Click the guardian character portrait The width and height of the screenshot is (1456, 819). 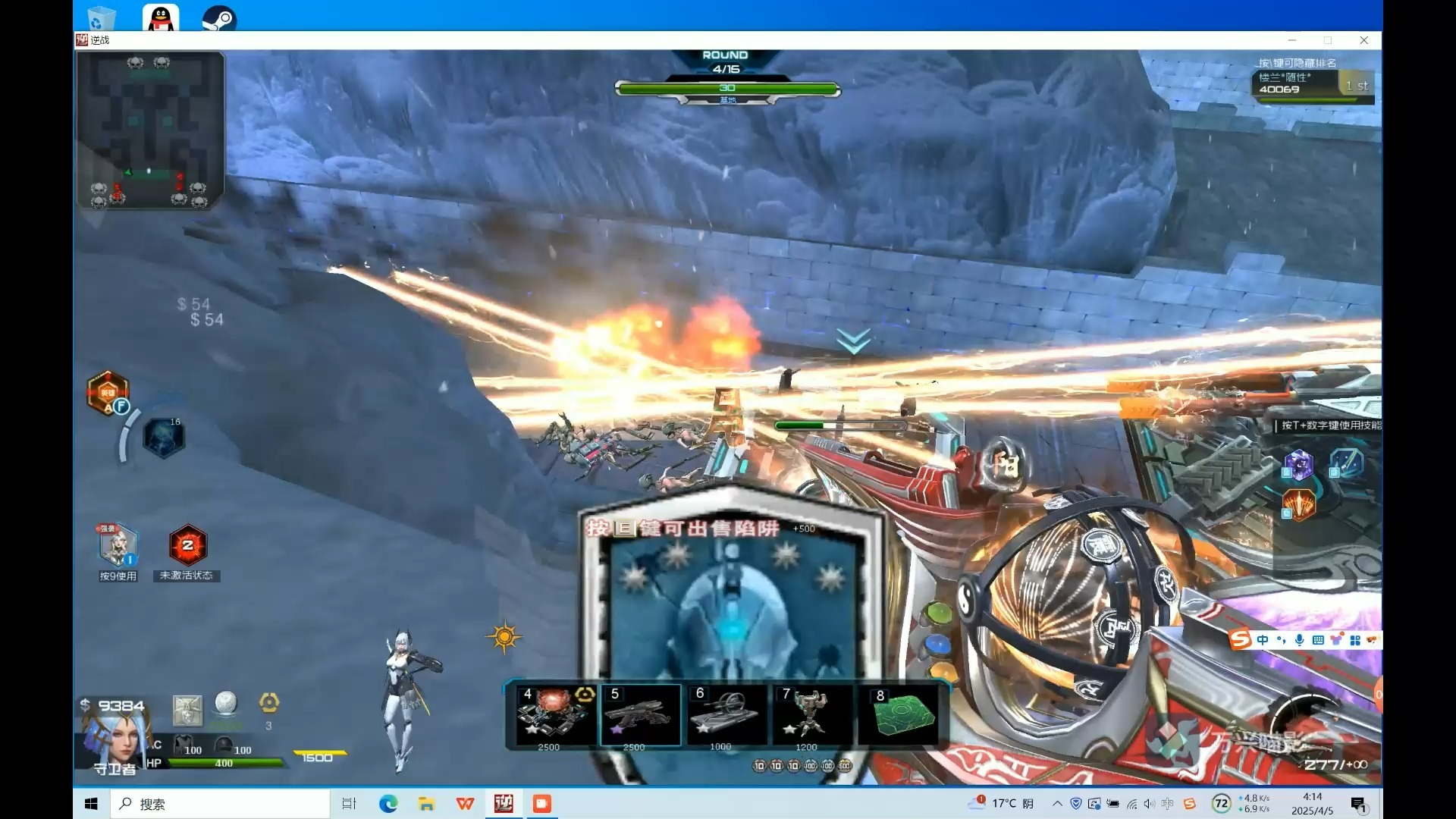[x=115, y=741]
